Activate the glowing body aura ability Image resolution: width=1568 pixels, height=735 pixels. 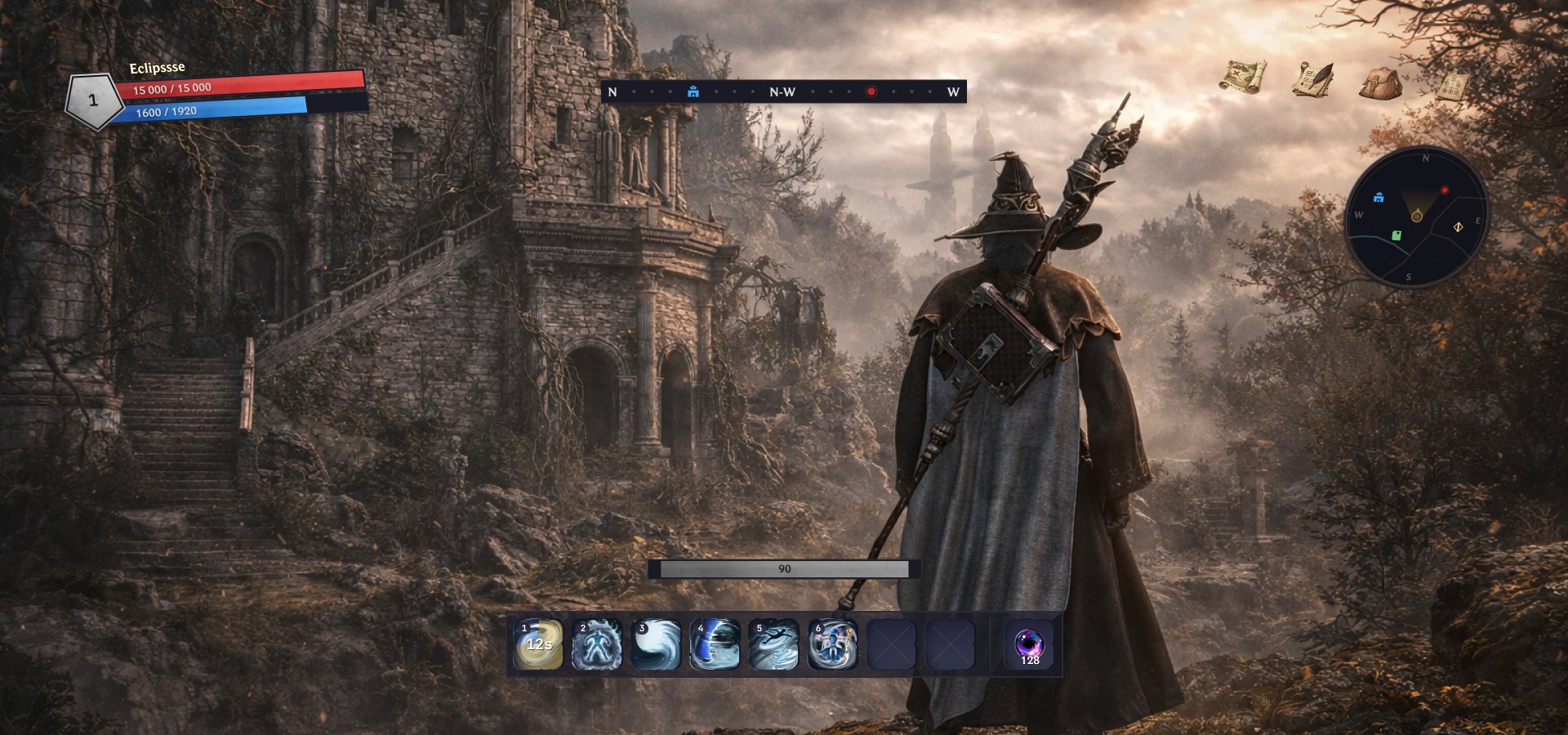[597, 644]
